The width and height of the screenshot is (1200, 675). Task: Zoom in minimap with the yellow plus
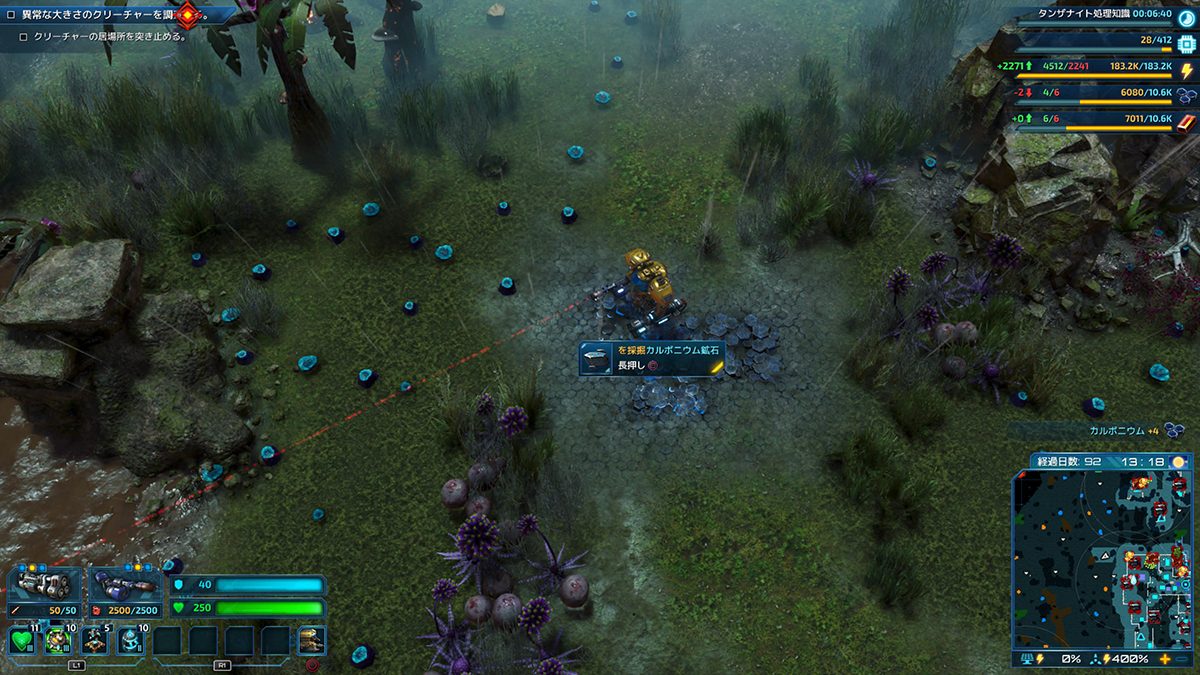coord(1165,660)
